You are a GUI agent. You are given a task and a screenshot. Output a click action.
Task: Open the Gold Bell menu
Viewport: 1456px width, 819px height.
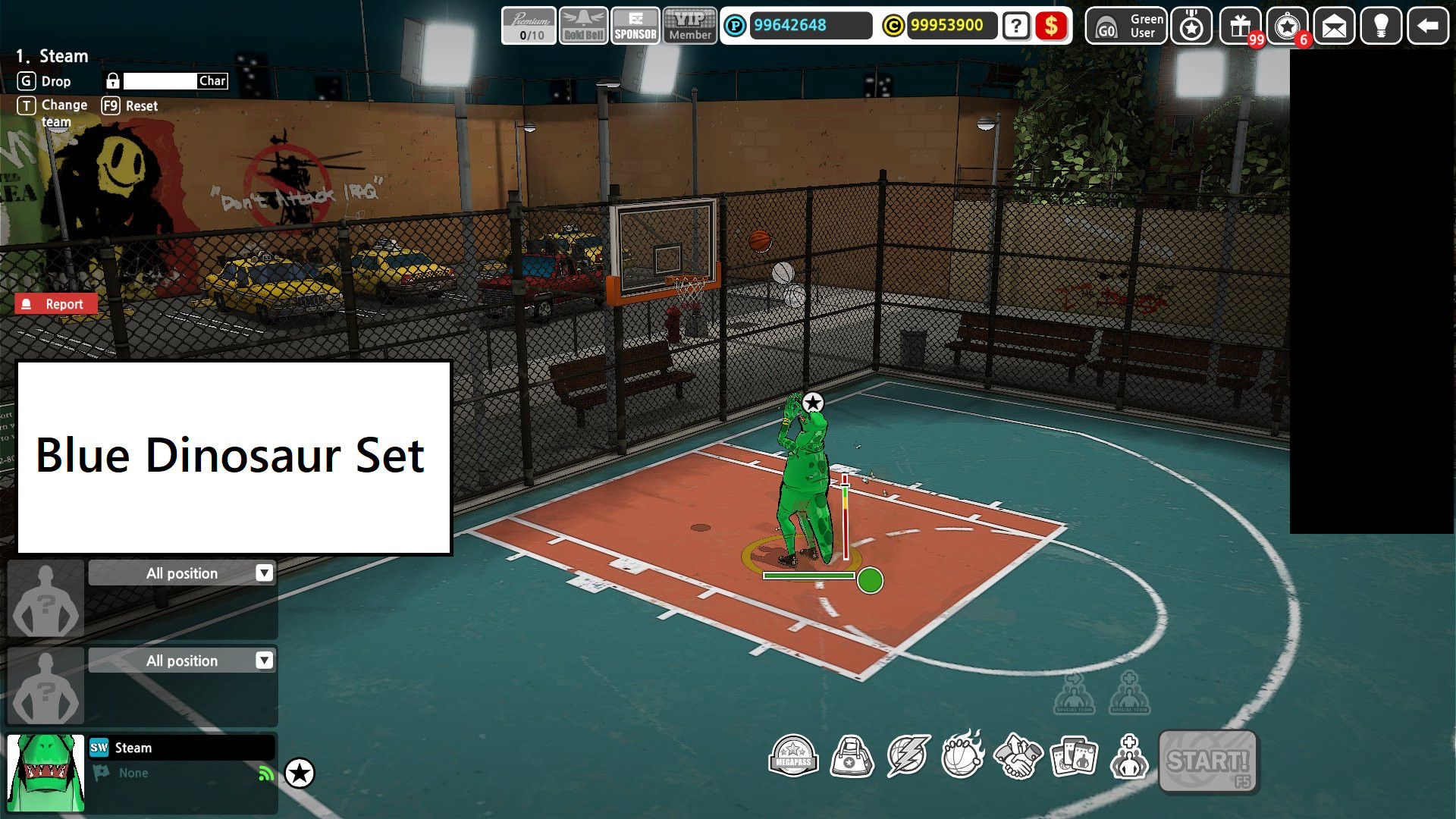pyautogui.click(x=582, y=27)
